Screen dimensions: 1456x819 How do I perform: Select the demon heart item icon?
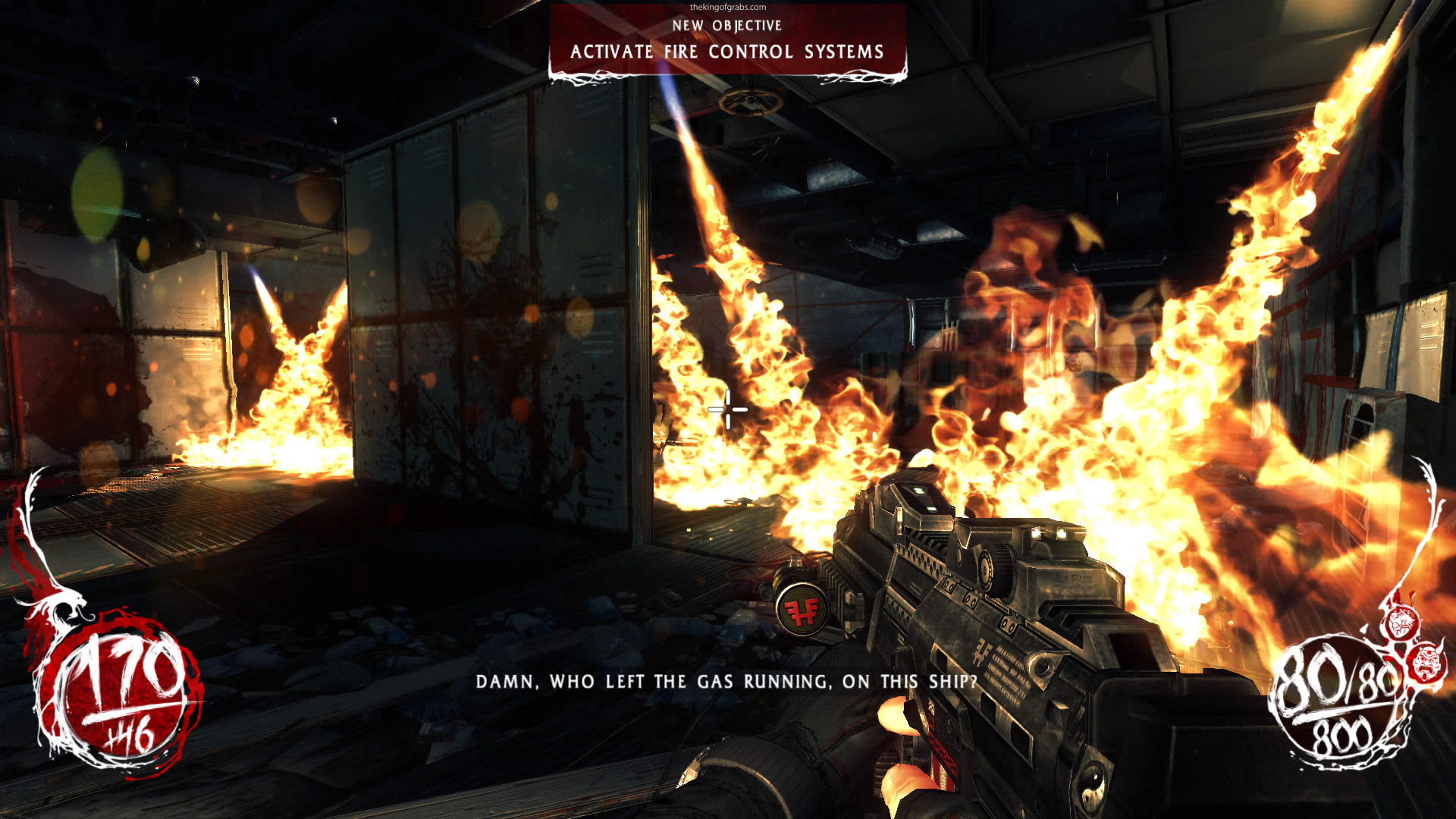pos(1400,623)
